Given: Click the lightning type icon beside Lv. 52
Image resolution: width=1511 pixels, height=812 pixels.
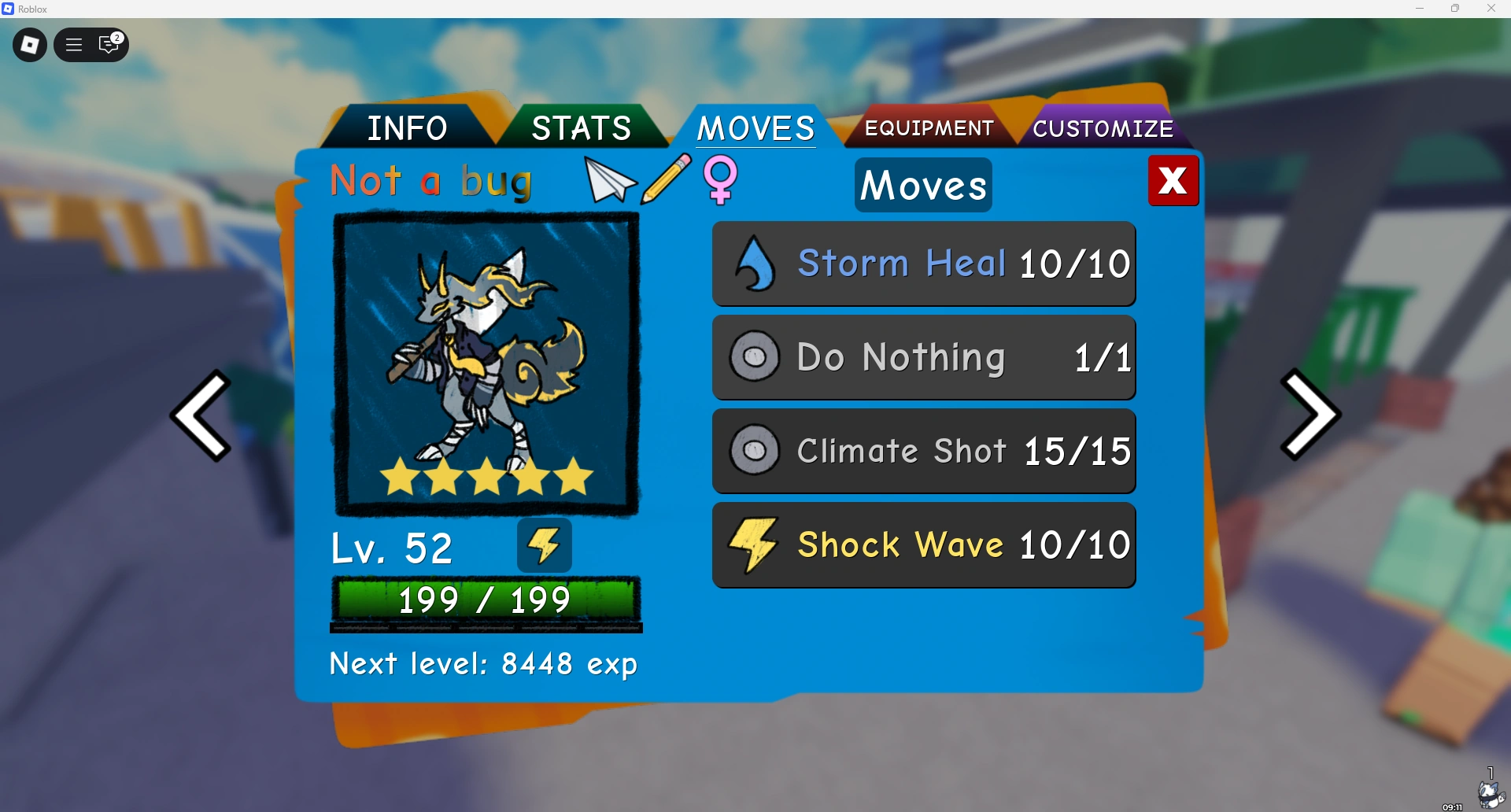Looking at the screenshot, I should click(544, 544).
